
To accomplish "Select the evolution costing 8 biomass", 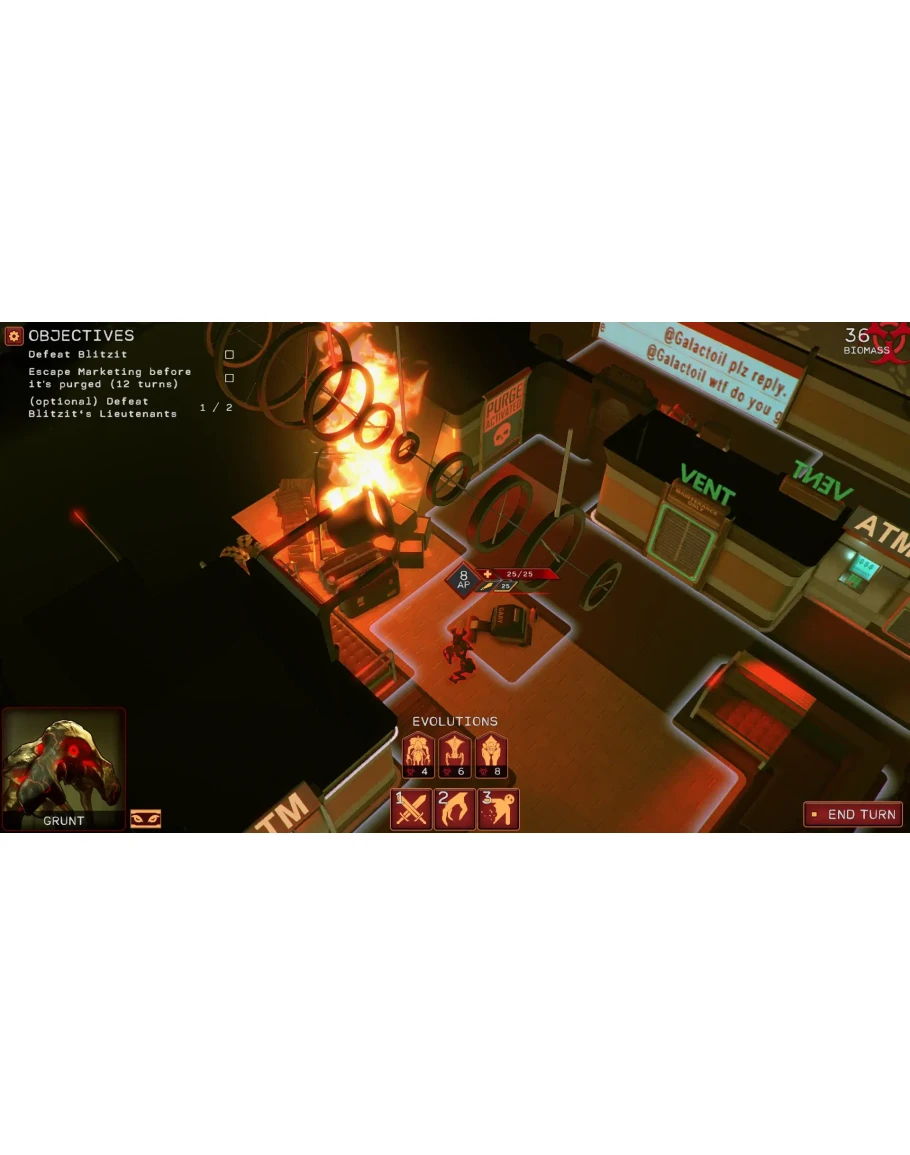I will (x=491, y=755).
